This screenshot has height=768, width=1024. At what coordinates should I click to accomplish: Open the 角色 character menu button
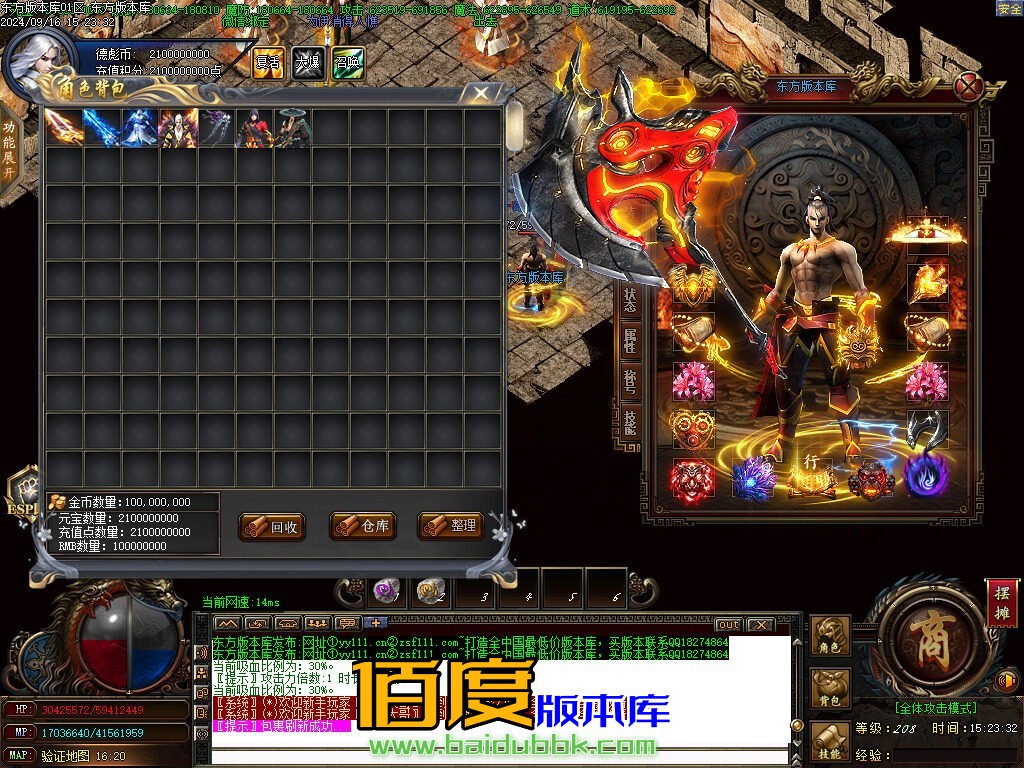click(829, 637)
